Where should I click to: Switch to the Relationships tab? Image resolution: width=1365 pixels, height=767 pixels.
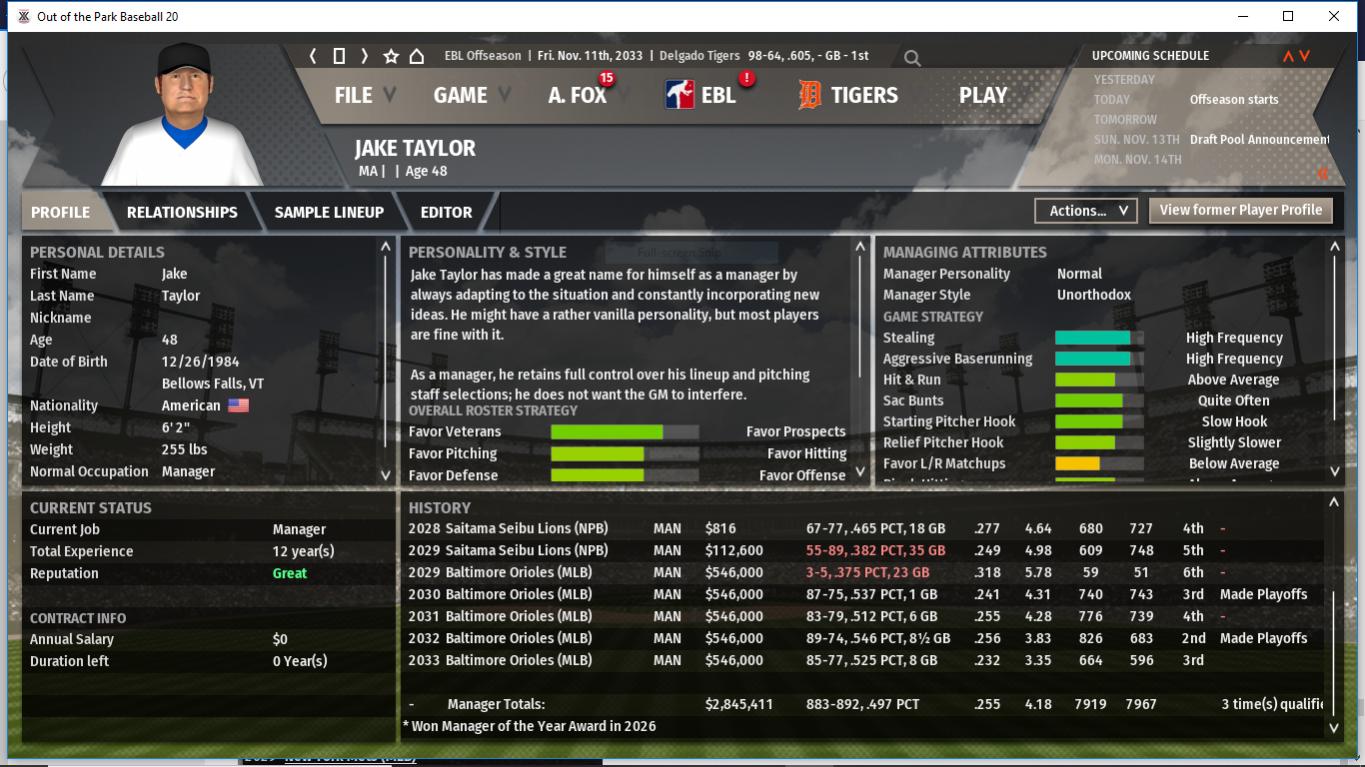point(182,212)
